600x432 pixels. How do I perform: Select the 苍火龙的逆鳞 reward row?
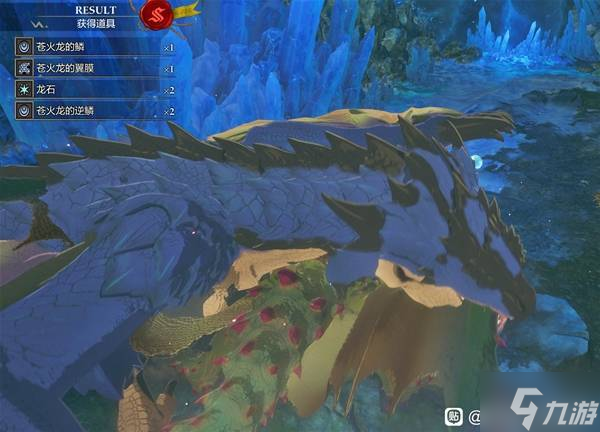(x=95, y=110)
